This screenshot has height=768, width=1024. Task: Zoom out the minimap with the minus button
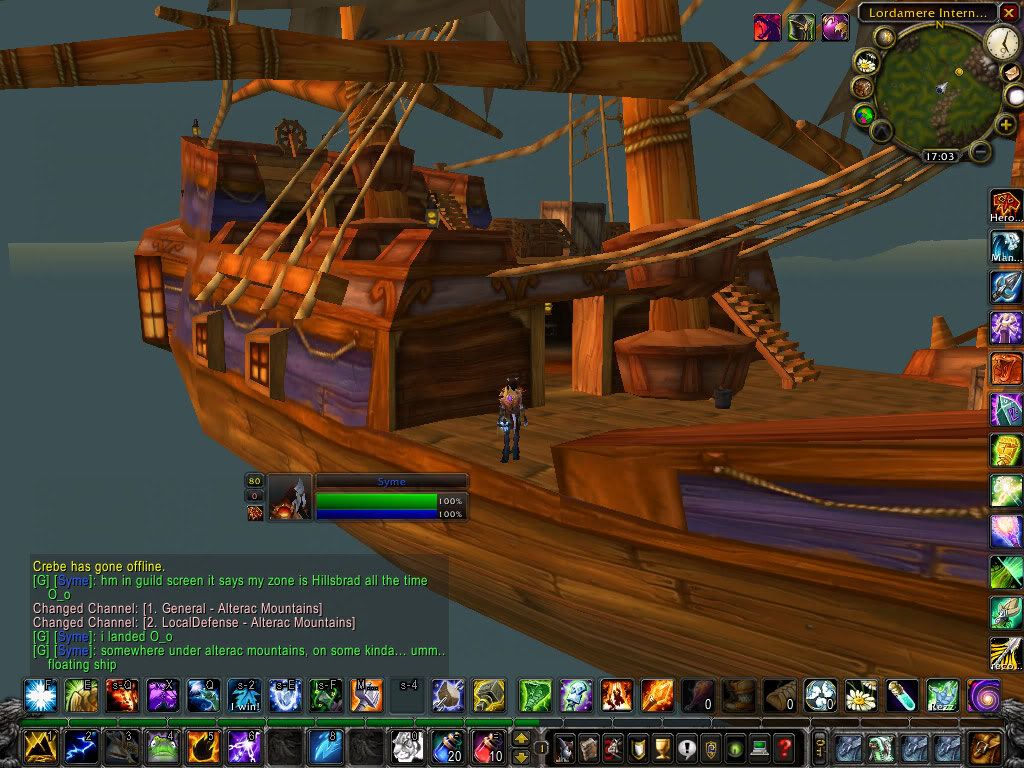[982, 153]
